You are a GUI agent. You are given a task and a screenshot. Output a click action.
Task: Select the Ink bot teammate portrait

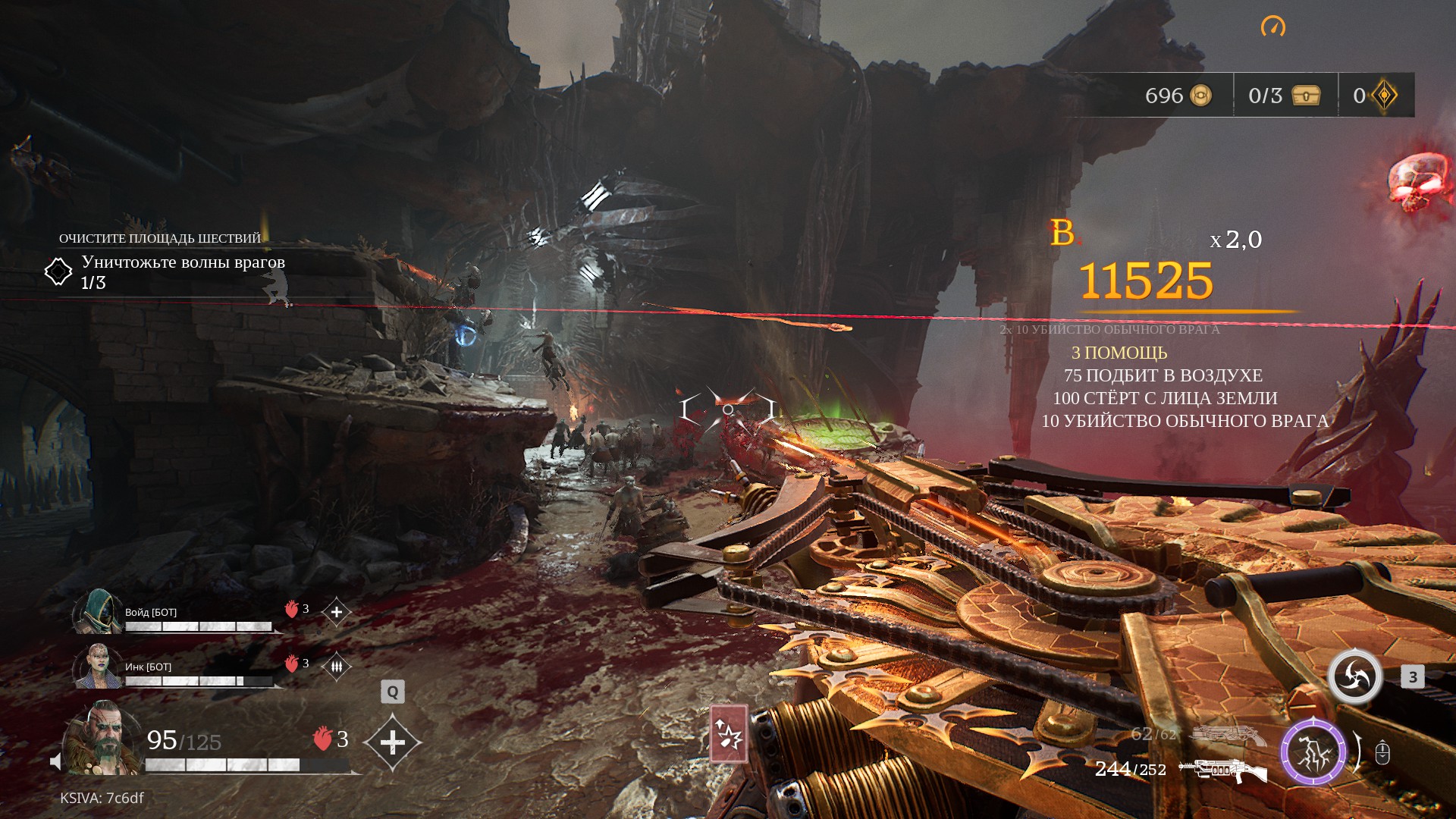98,666
